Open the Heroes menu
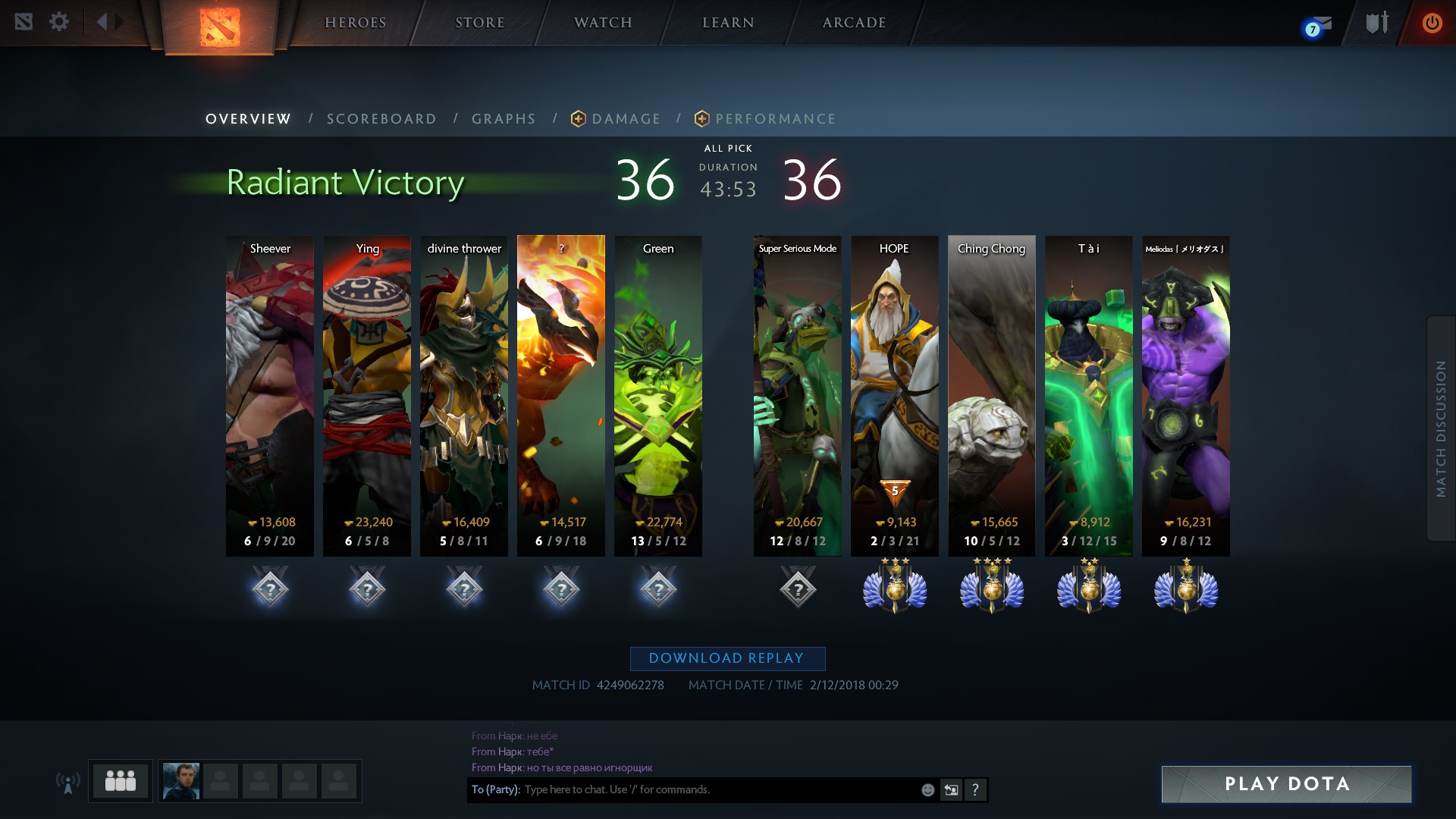Viewport: 1456px width, 819px height. coord(355,23)
